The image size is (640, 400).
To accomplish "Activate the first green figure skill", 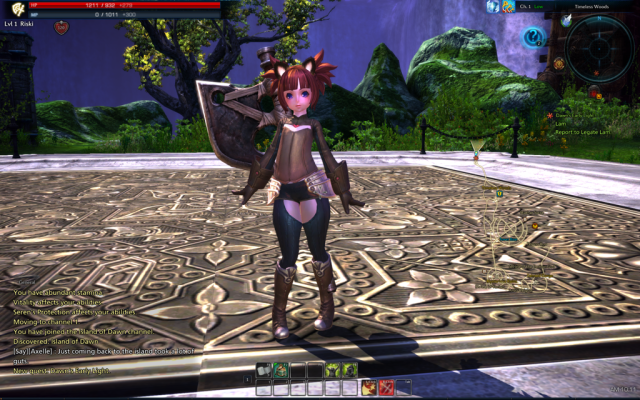I will (332, 370).
